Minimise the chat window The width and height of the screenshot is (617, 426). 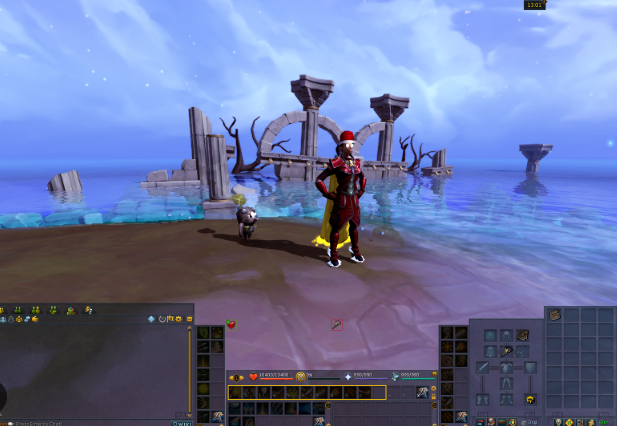189,319
